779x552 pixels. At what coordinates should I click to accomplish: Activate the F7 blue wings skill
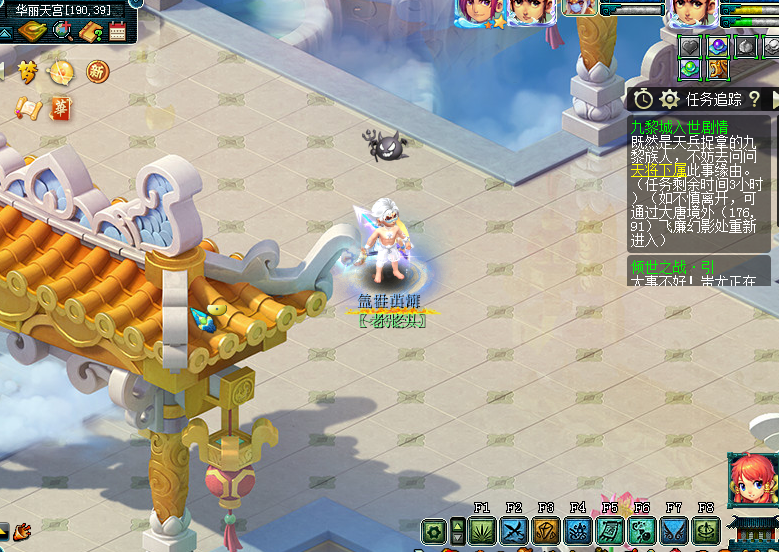tap(674, 531)
